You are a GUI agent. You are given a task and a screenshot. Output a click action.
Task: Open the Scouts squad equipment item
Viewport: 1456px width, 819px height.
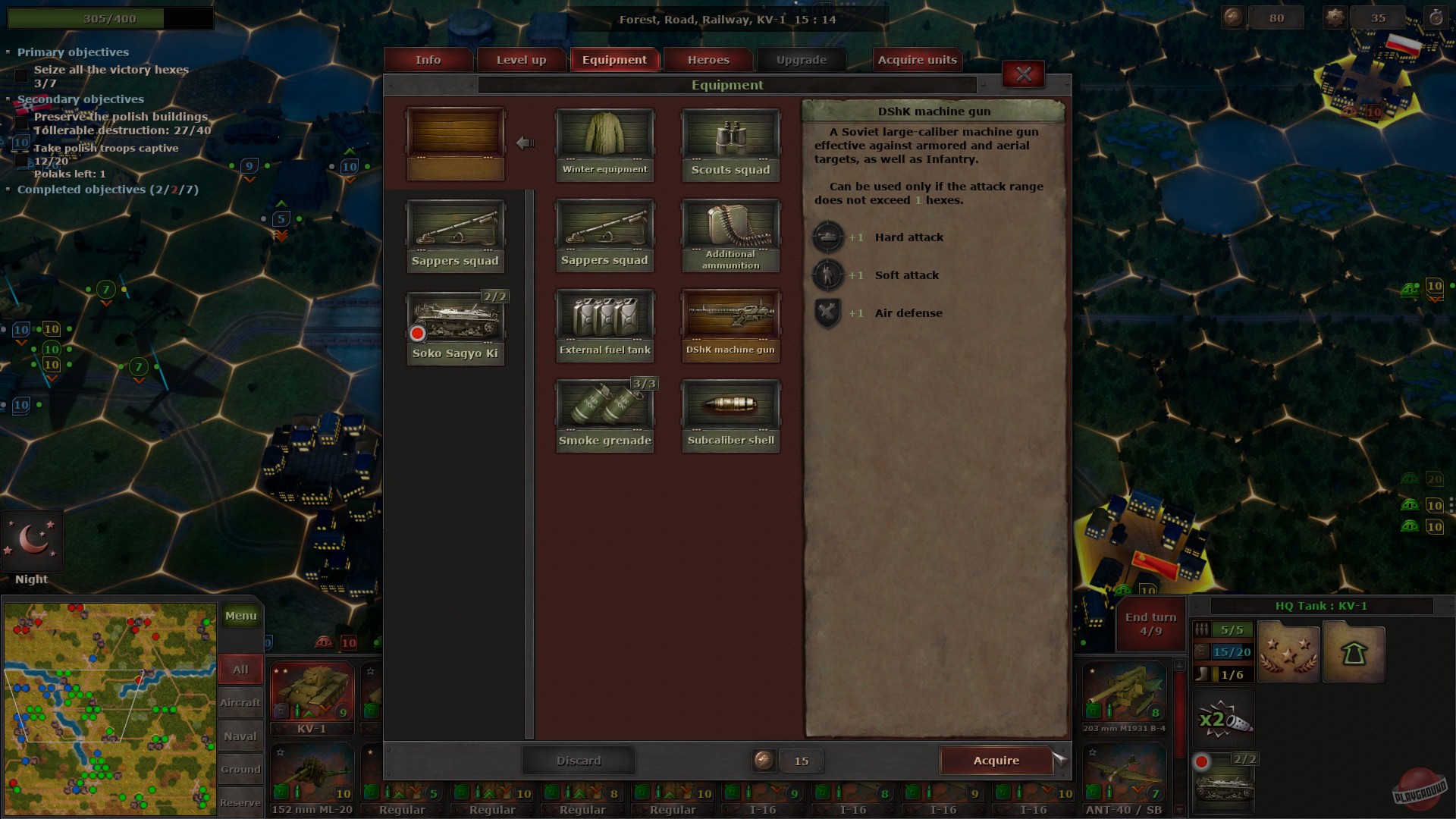pyautogui.click(x=730, y=143)
